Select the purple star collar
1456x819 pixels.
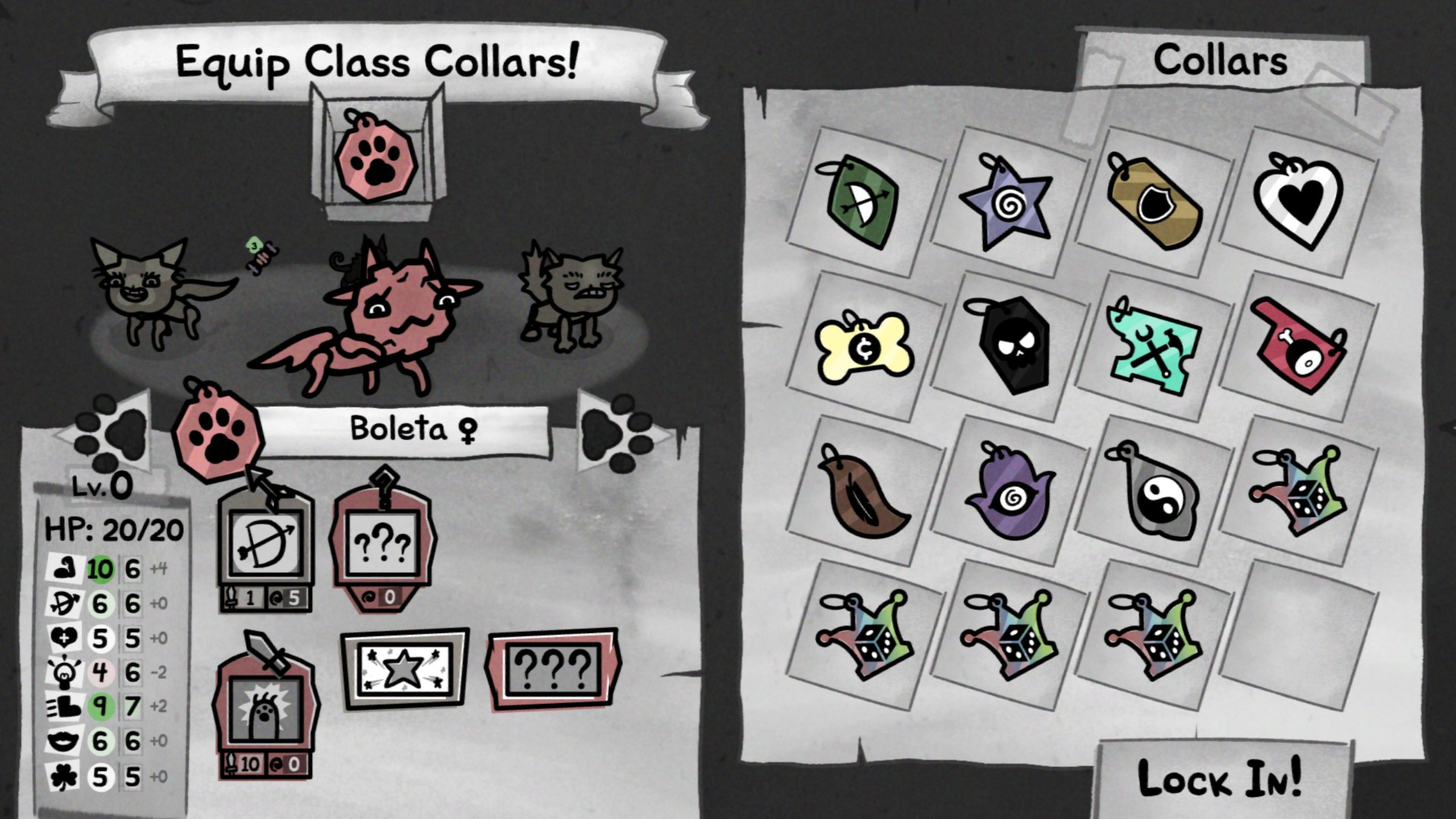(x=1010, y=205)
